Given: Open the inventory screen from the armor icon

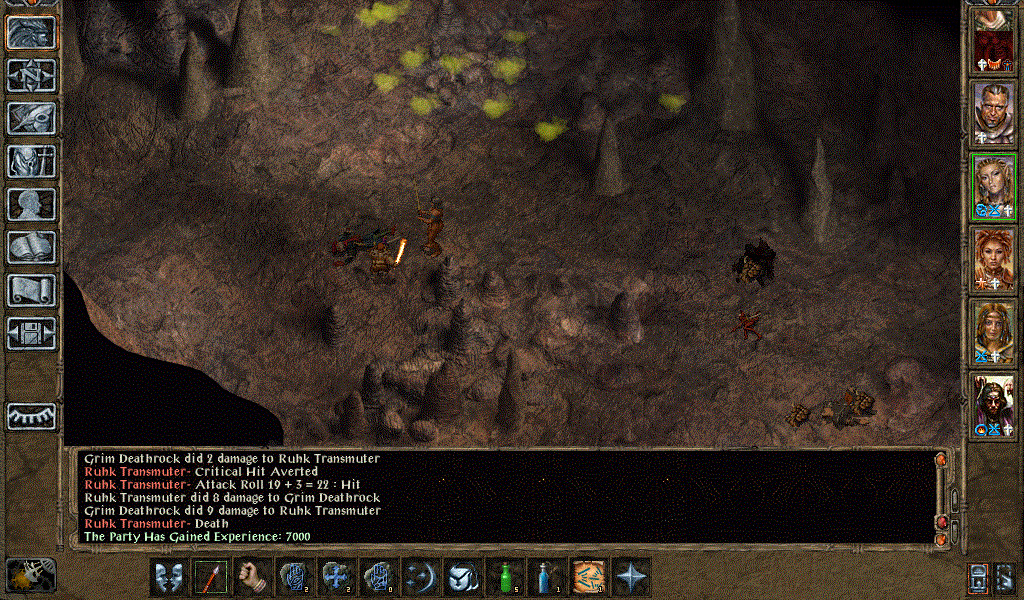Looking at the screenshot, I should tap(32, 161).
